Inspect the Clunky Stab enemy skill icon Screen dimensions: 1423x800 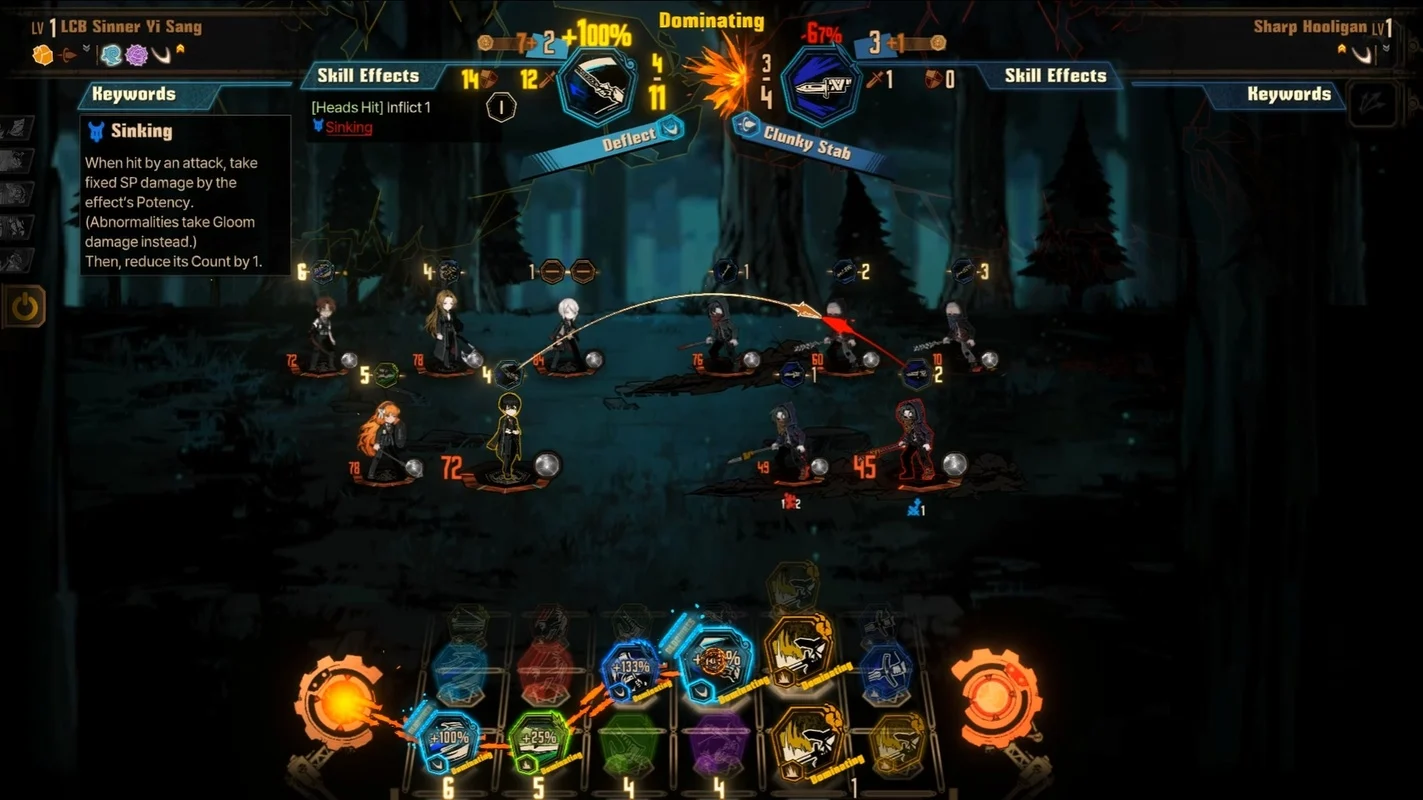click(x=820, y=86)
